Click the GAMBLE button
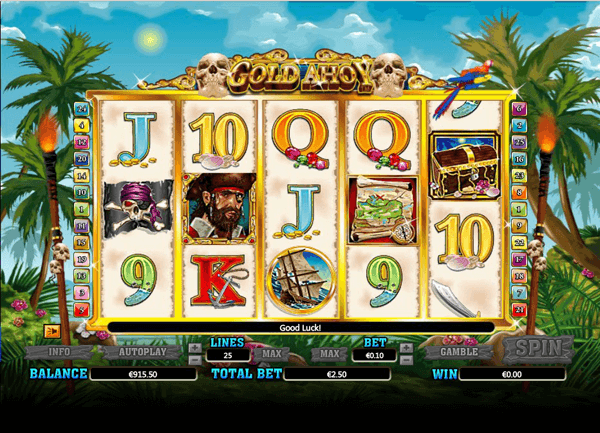The height and width of the screenshot is (433, 600). pos(459,352)
